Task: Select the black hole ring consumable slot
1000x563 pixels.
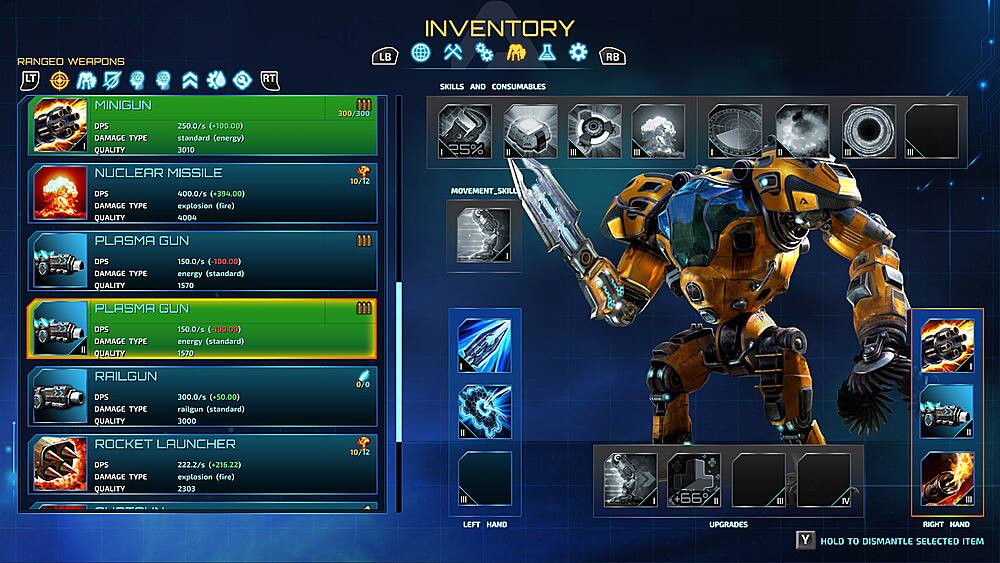Action: coord(868,131)
